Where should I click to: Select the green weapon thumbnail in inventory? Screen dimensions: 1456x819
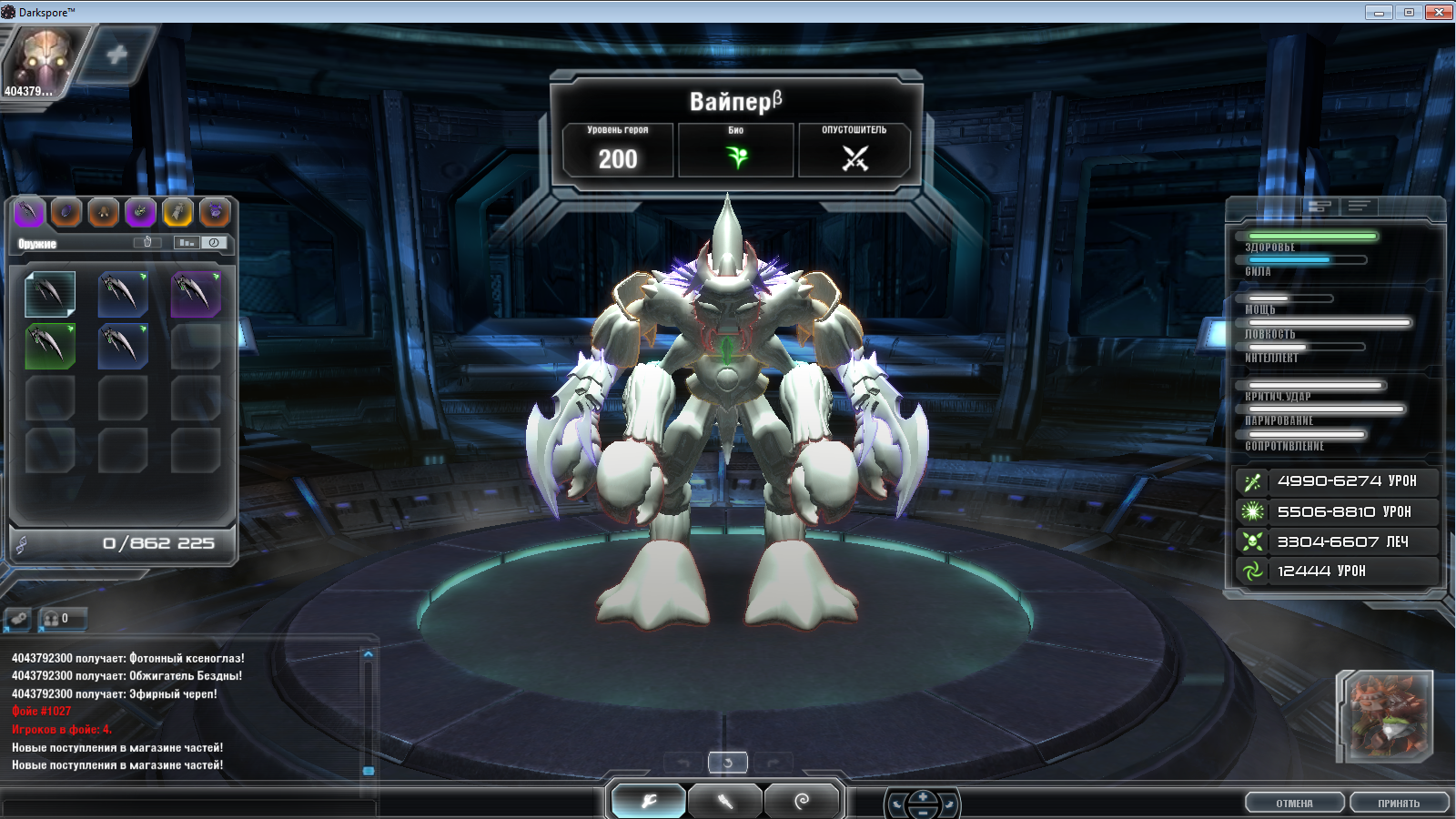pos(50,347)
